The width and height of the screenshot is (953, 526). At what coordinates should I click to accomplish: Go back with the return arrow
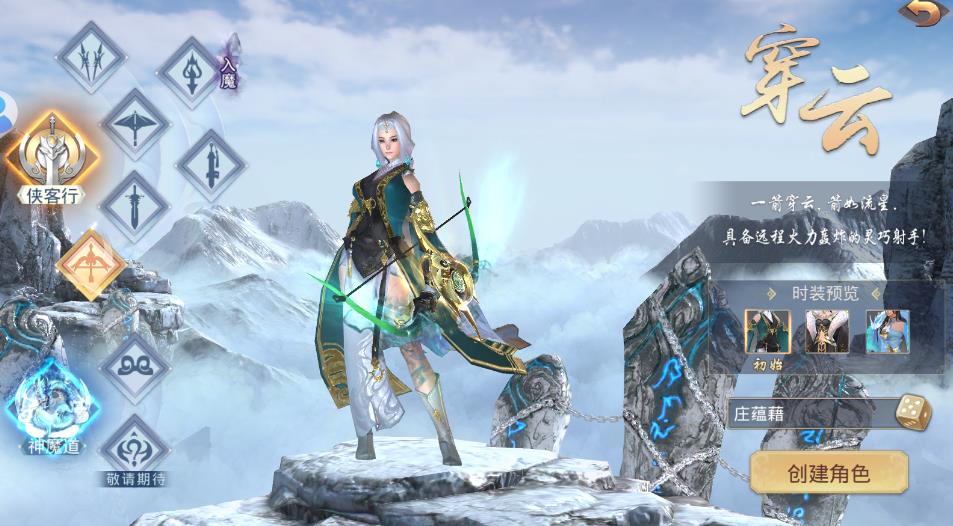(x=923, y=13)
